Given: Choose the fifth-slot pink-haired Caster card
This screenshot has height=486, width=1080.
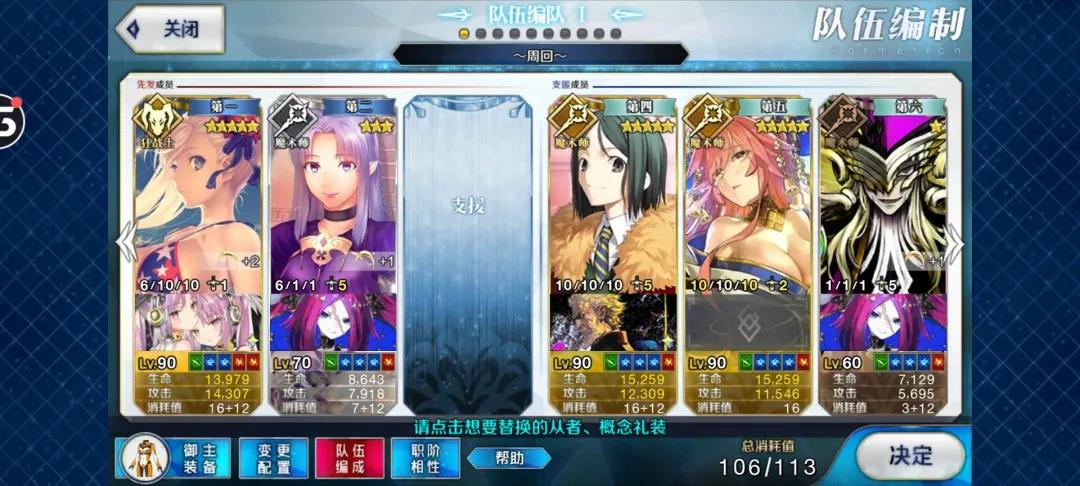Looking at the screenshot, I should pos(746,200).
